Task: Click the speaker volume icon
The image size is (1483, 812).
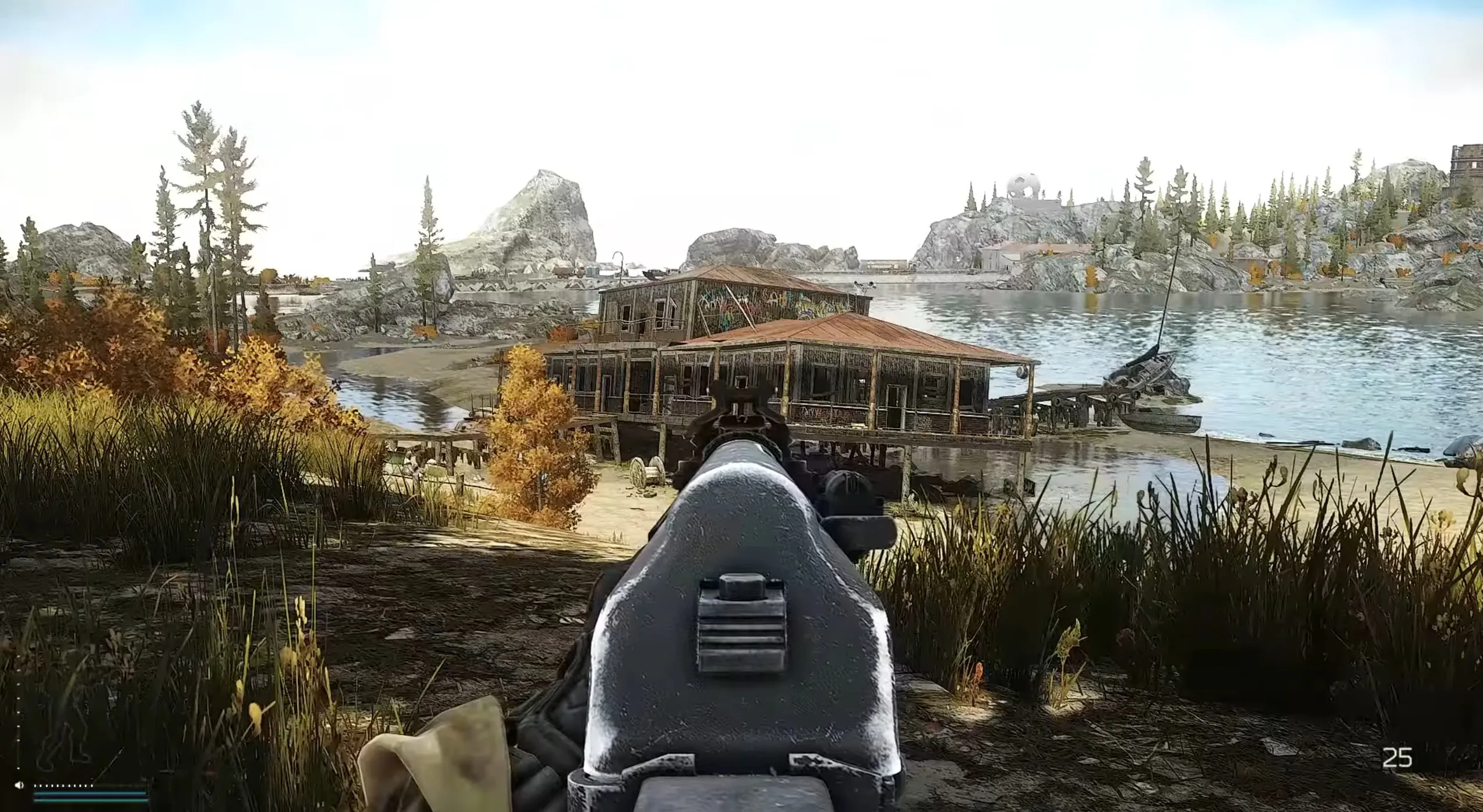Action: [x=19, y=785]
